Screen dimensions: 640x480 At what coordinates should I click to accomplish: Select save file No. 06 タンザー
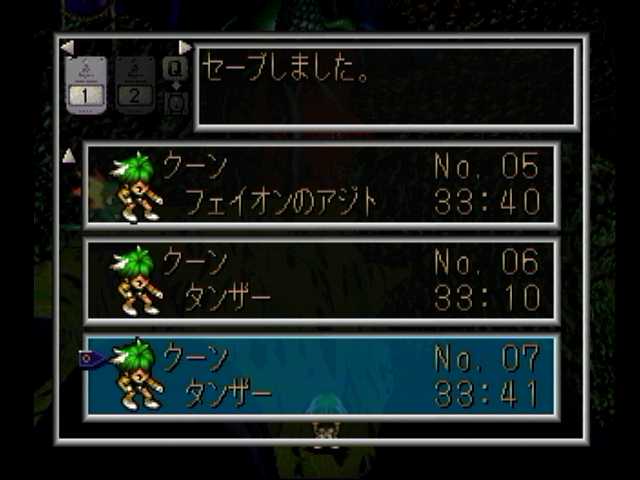pos(321,281)
